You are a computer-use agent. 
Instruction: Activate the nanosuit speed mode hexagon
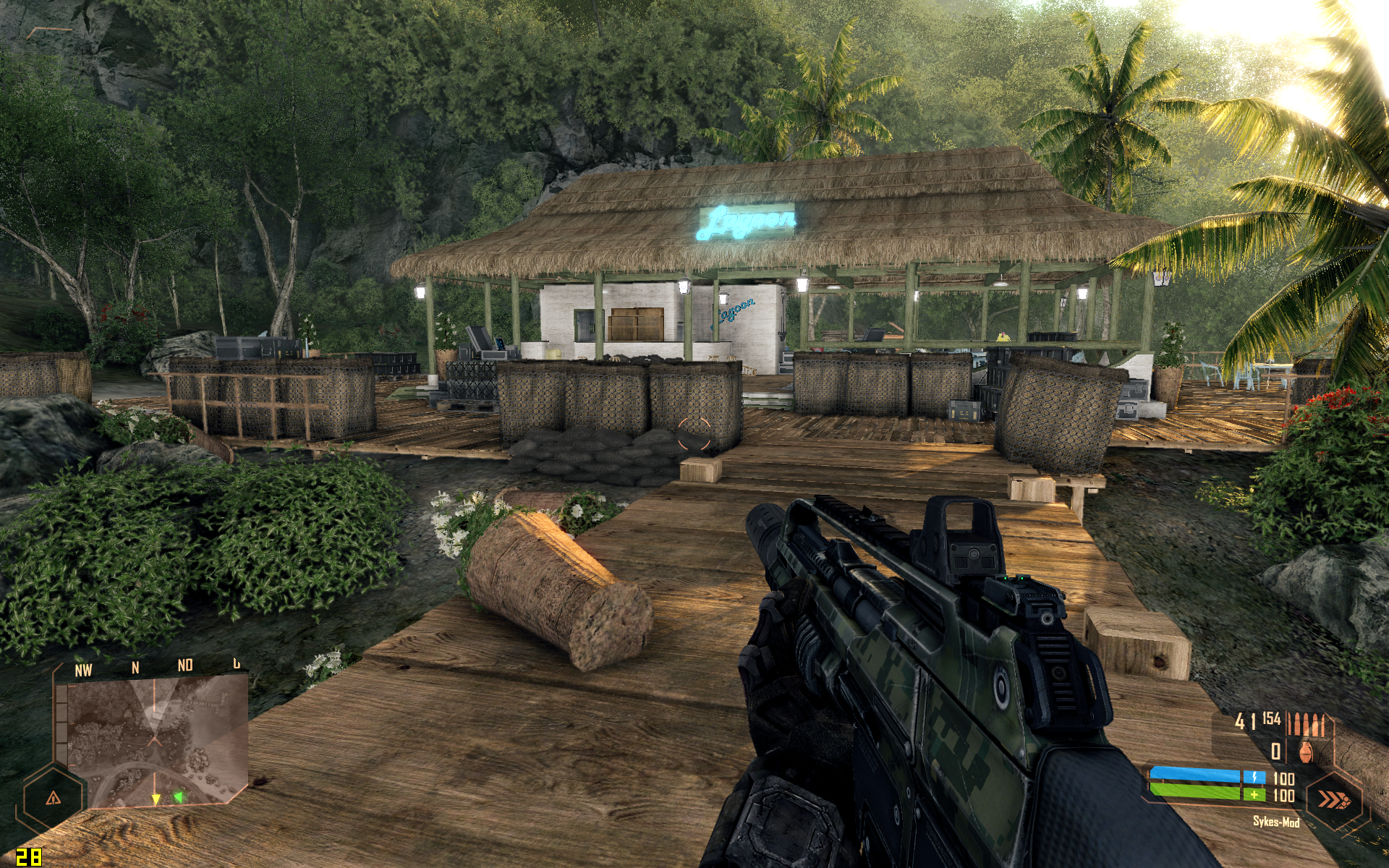coord(1333,799)
